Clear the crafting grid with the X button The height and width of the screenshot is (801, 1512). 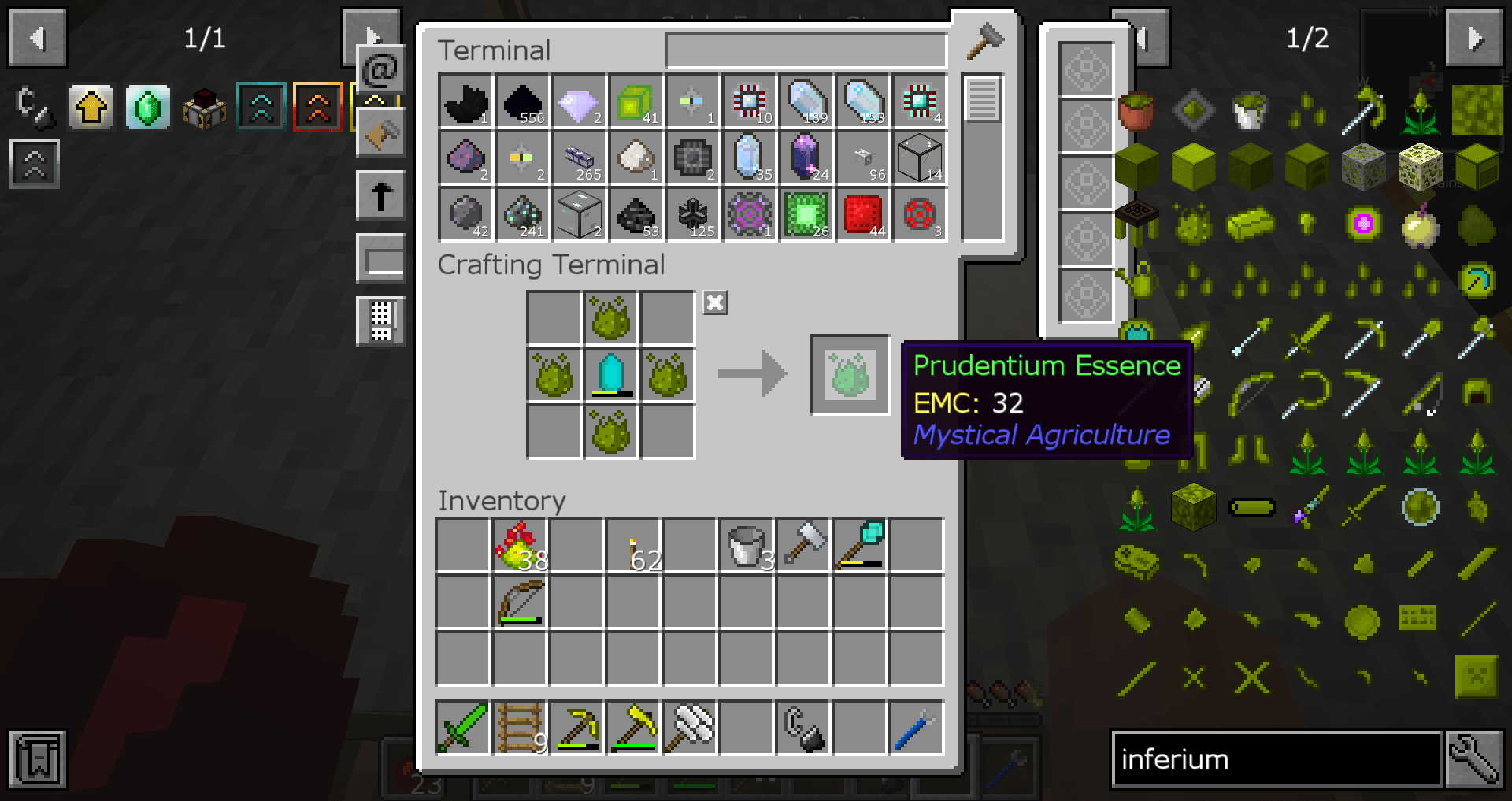pos(714,302)
